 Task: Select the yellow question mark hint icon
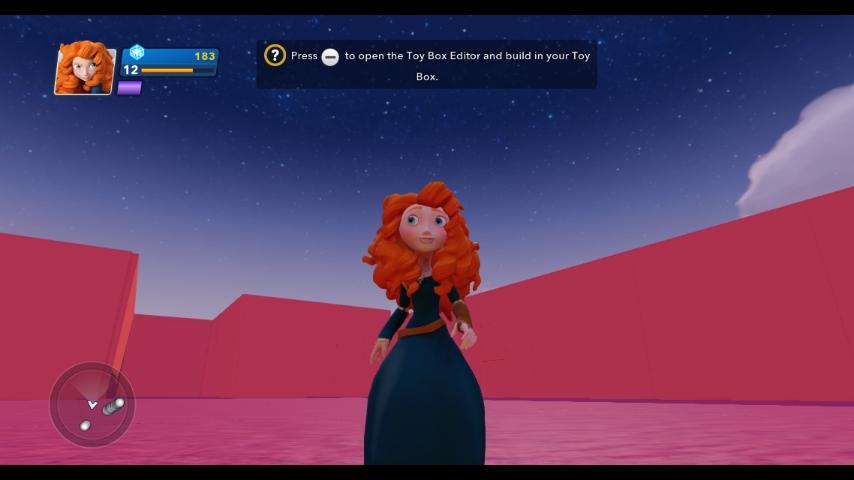click(x=275, y=56)
